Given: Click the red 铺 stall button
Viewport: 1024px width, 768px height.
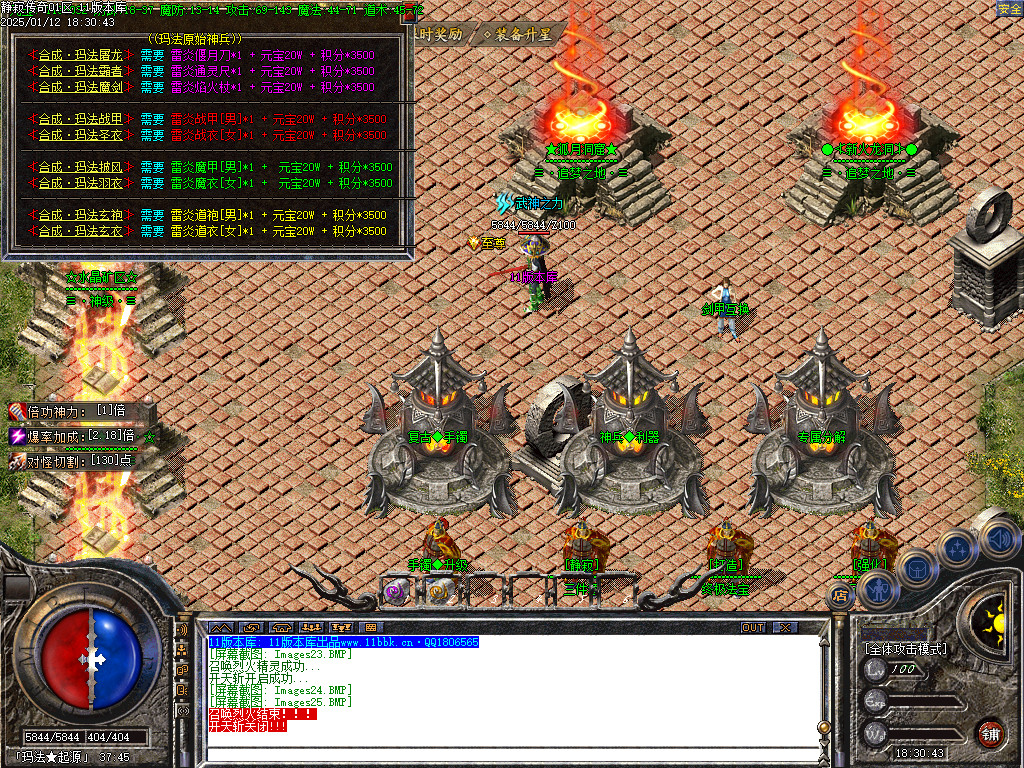Looking at the screenshot, I should [990, 733].
